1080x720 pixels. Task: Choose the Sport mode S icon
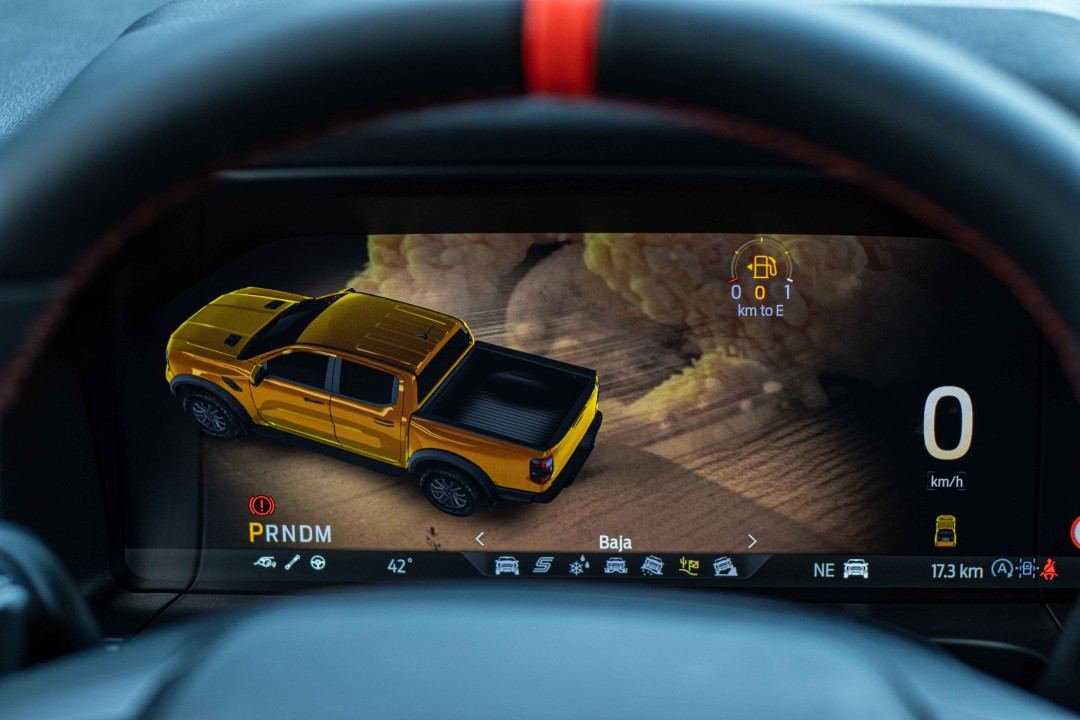(x=543, y=566)
